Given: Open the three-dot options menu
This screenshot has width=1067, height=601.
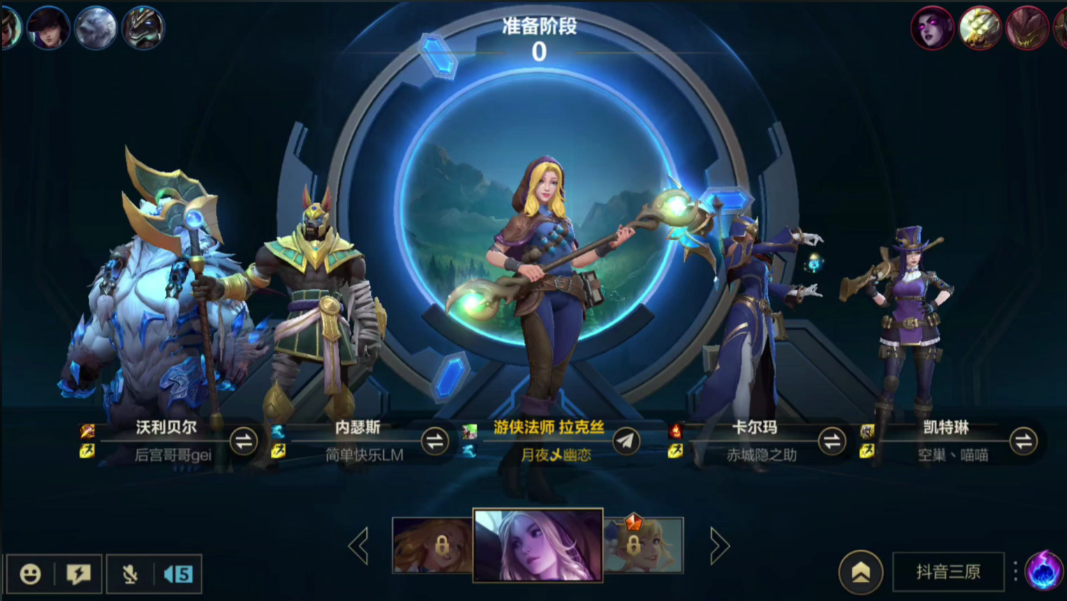Looking at the screenshot, I should point(1015,571).
